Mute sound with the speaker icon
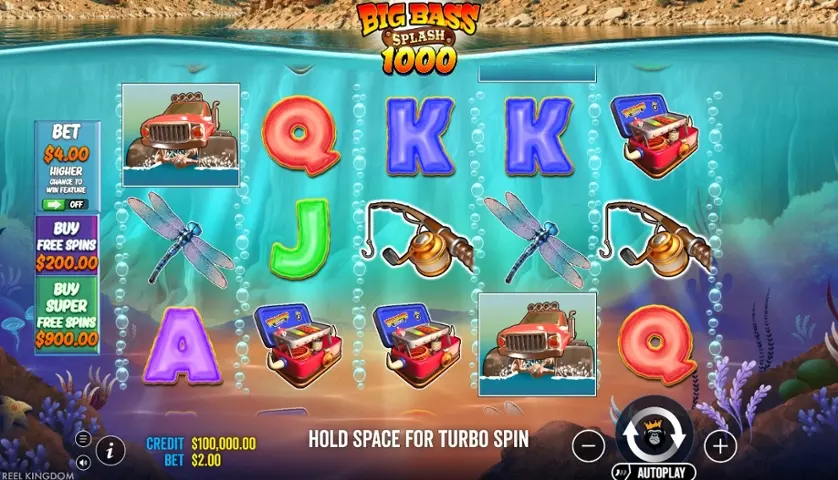 point(83,462)
